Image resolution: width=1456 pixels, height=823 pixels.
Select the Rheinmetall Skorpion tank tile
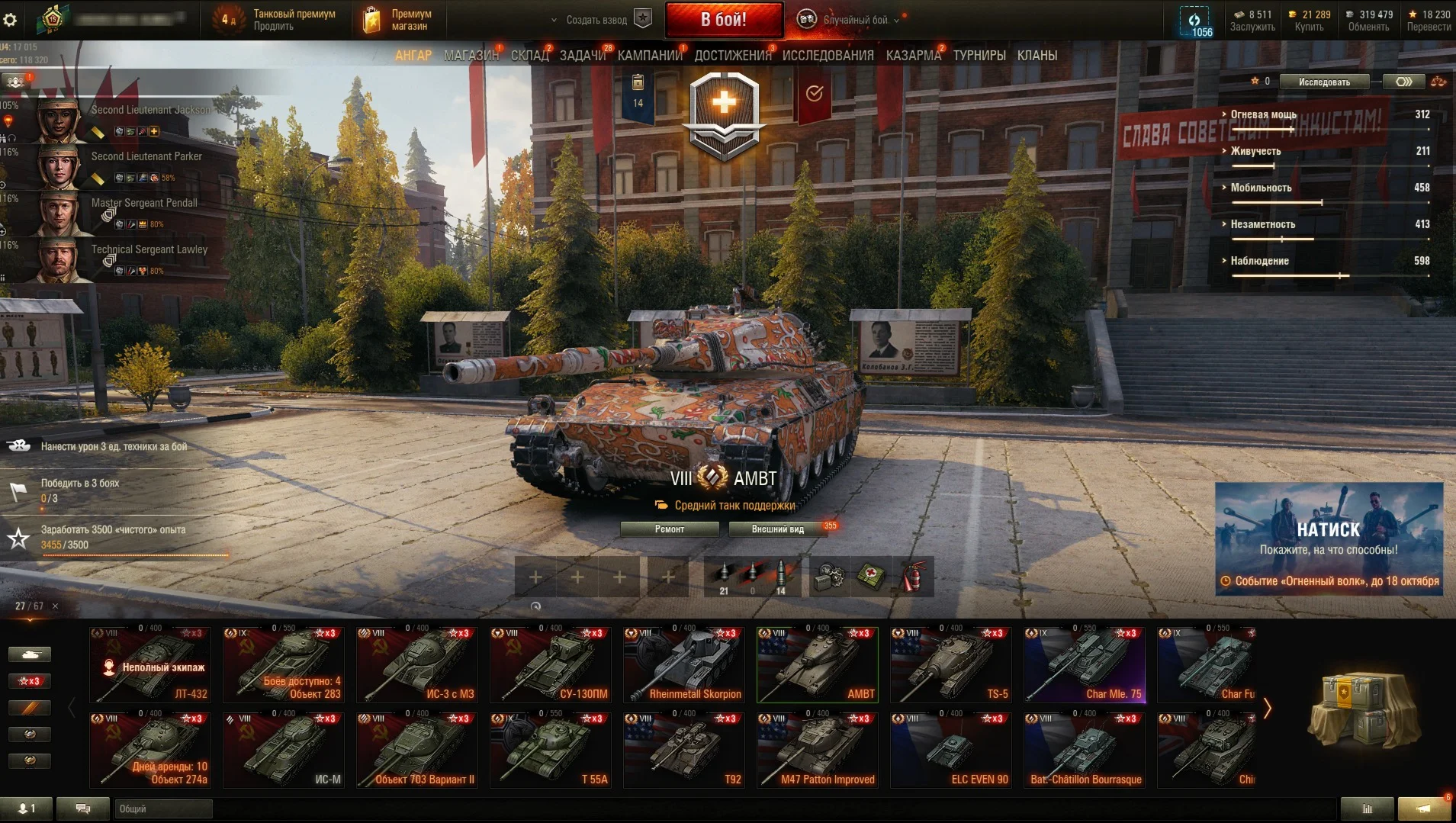click(683, 664)
